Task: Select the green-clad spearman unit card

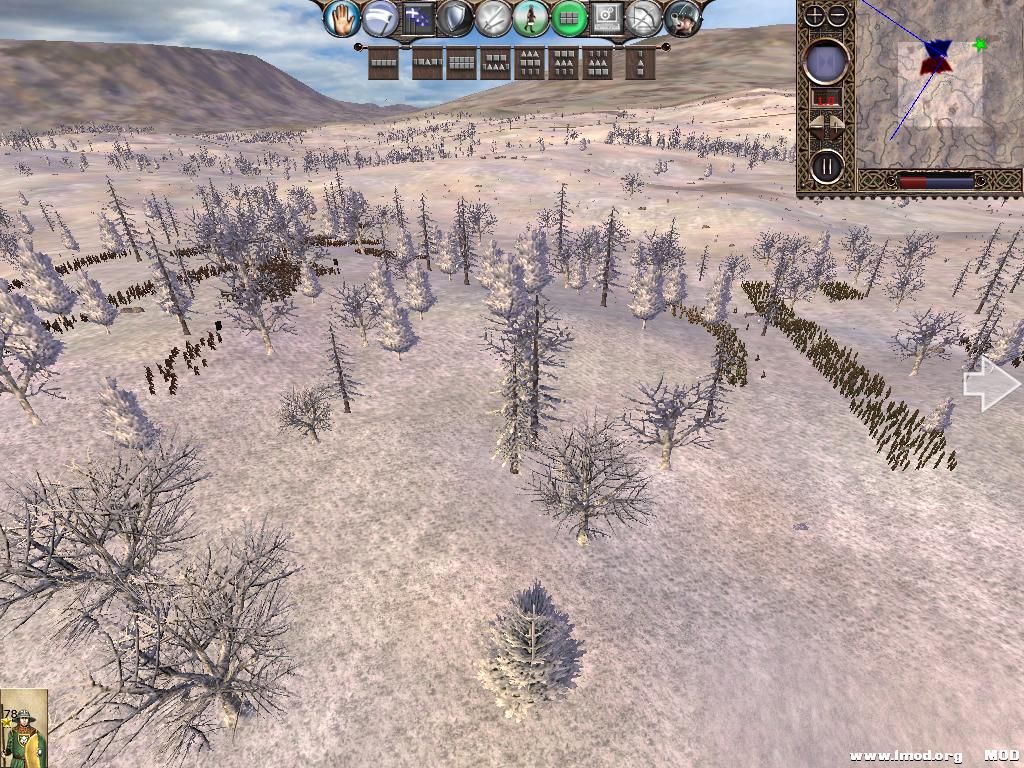Action: pos(24,728)
